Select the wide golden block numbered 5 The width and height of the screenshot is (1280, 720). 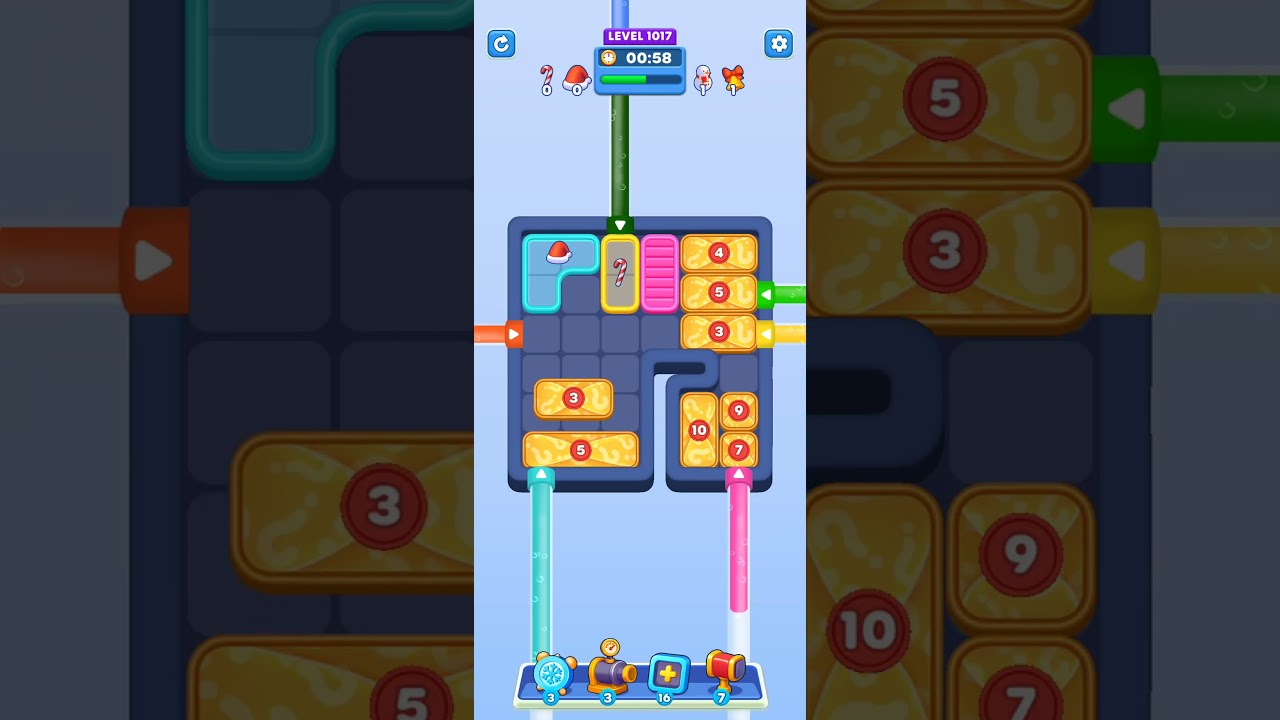point(580,451)
